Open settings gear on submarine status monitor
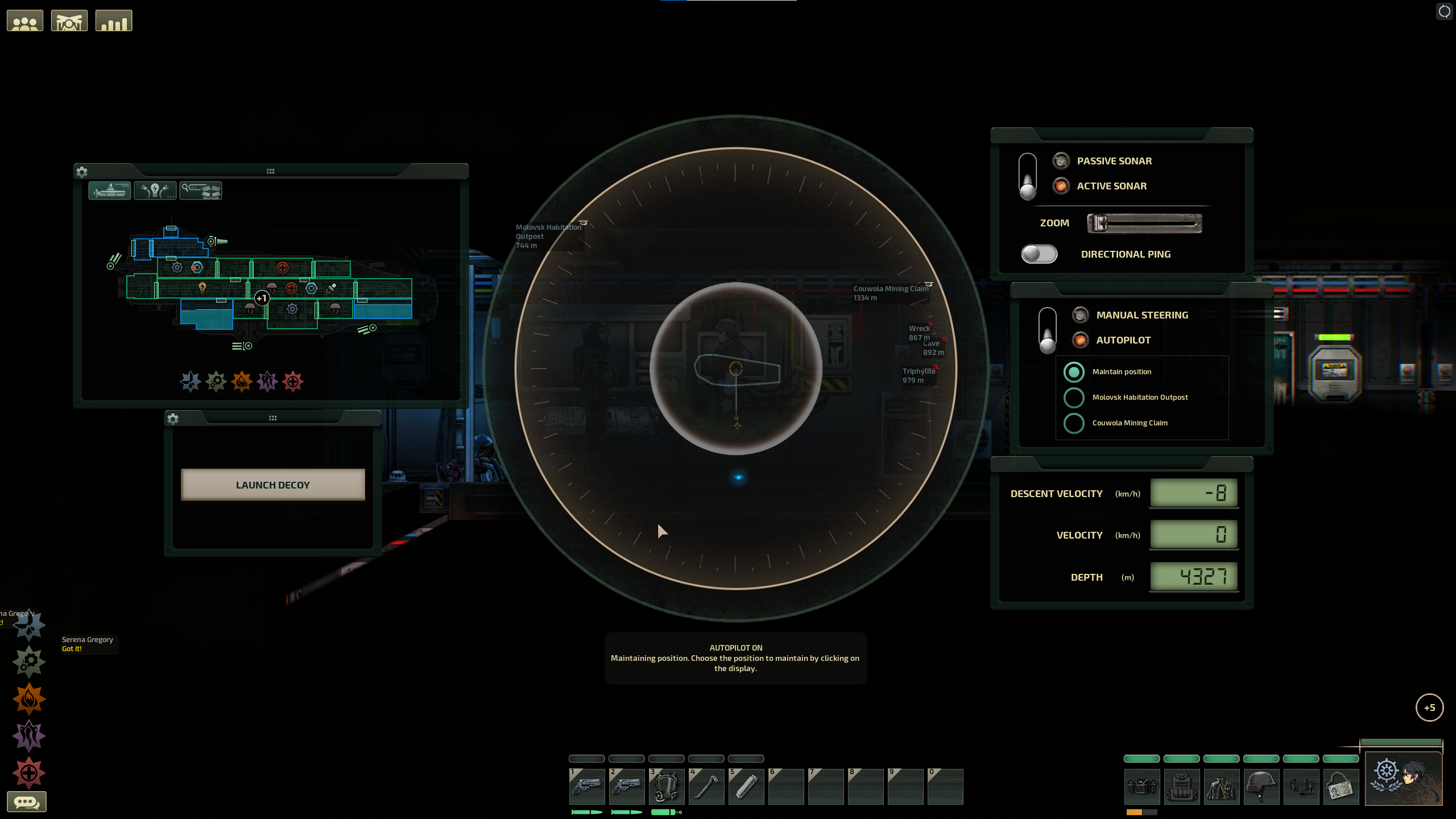1456x819 pixels. (x=82, y=172)
